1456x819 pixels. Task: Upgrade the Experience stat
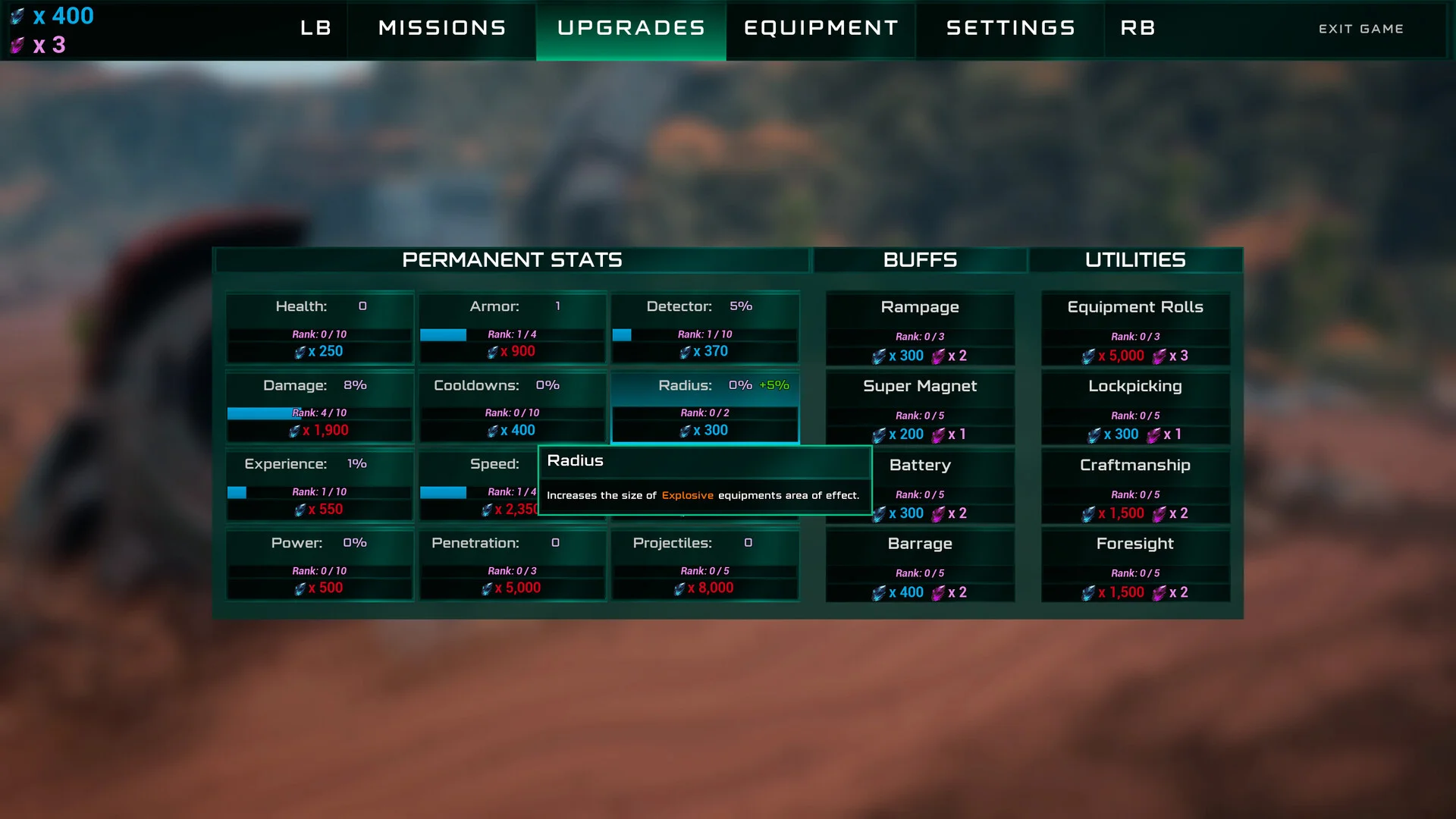point(319,486)
